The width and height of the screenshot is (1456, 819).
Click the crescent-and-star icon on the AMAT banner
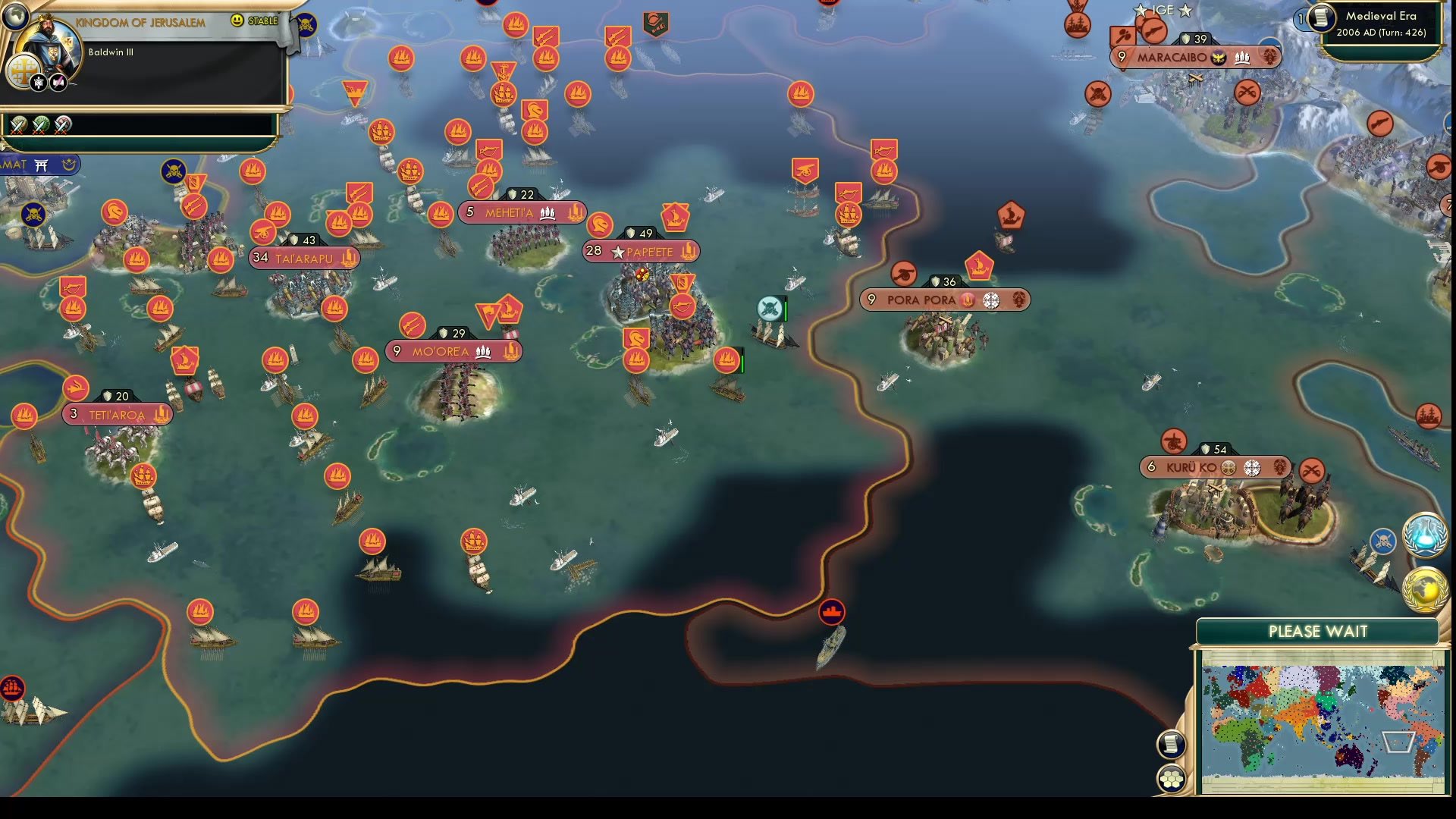point(67,164)
